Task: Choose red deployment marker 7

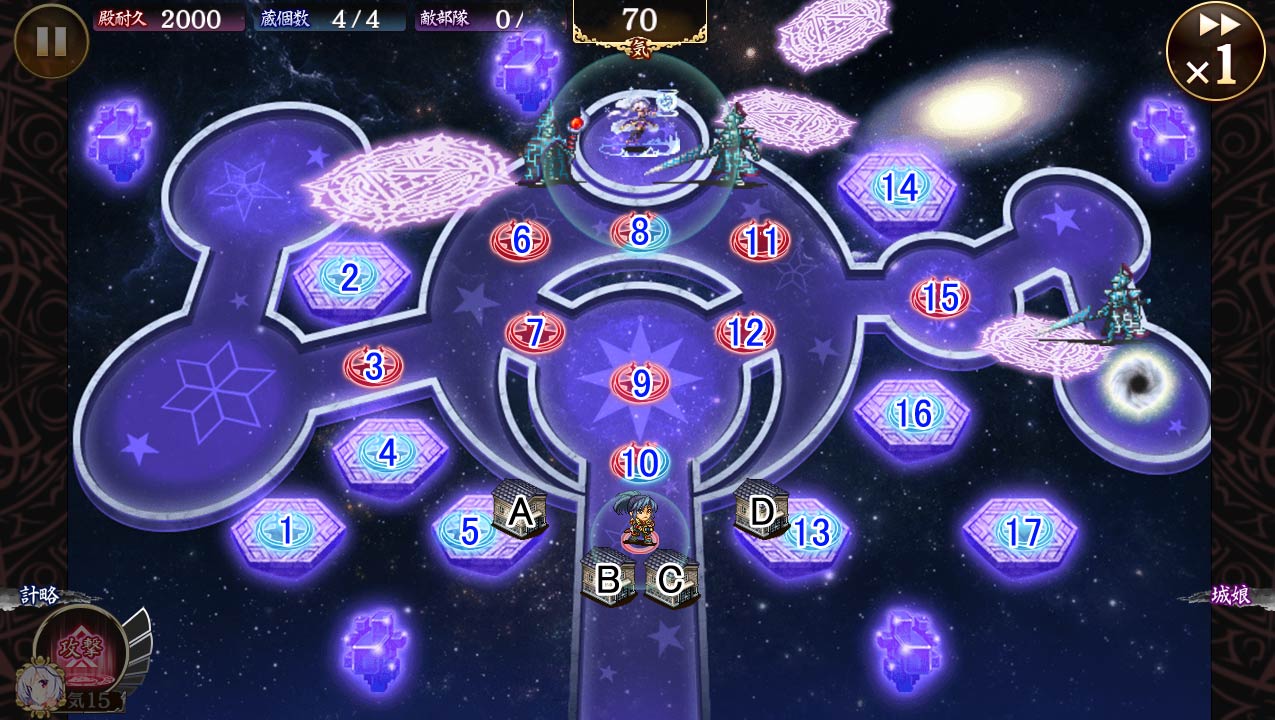Action: coord(535,332)
